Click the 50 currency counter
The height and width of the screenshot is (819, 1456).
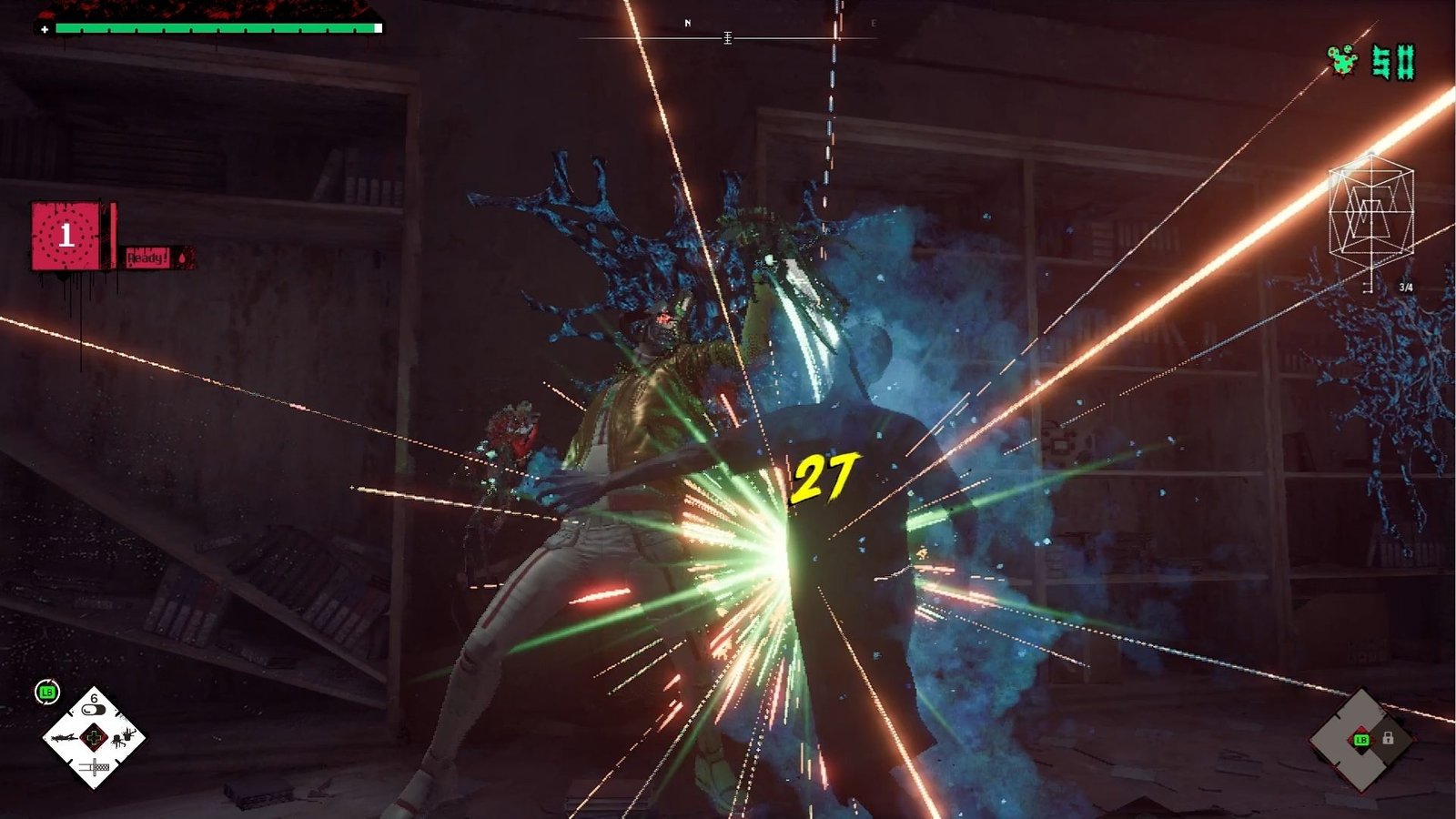tap(1394, 62)
